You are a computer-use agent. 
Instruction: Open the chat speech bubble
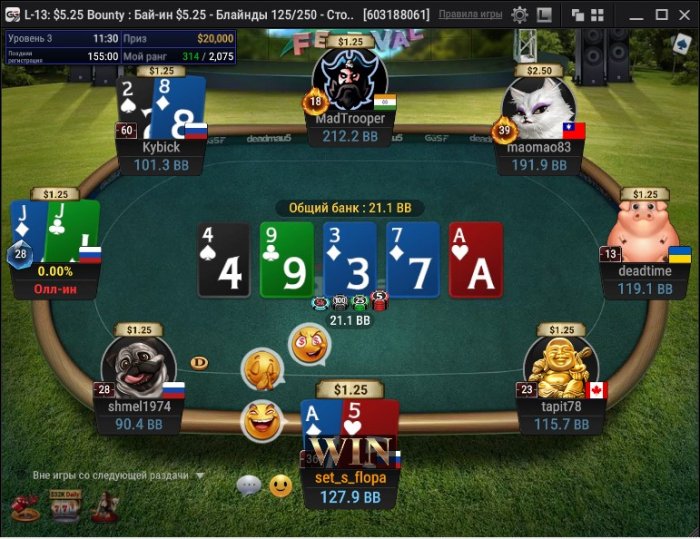pos(248,486)
